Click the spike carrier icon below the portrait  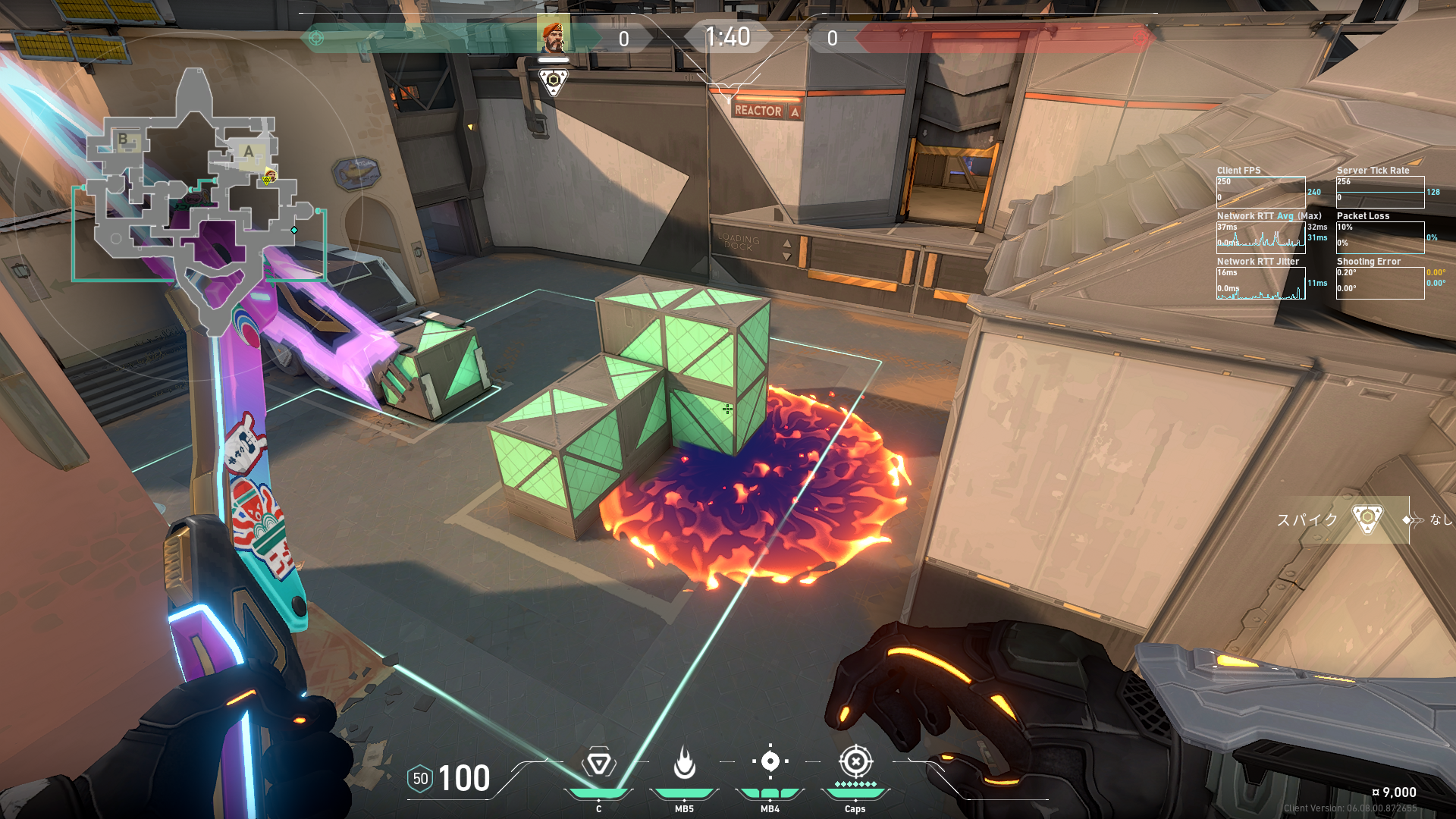click(553, 81)
